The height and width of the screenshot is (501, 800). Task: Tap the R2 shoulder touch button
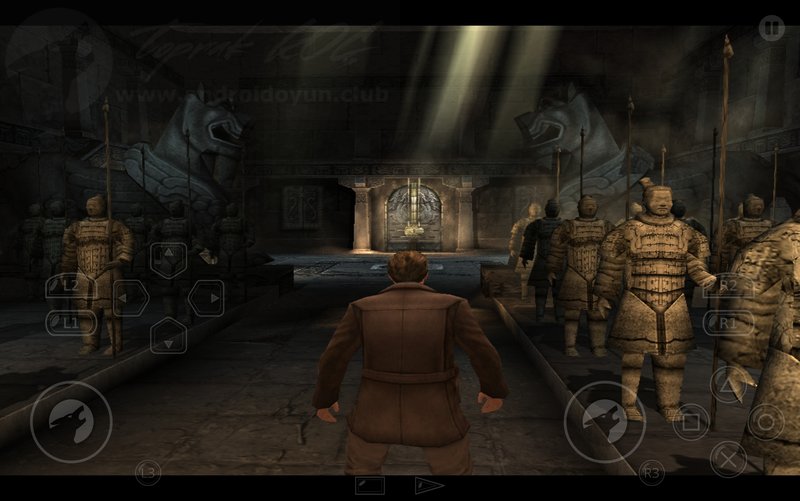pos(728,287)
